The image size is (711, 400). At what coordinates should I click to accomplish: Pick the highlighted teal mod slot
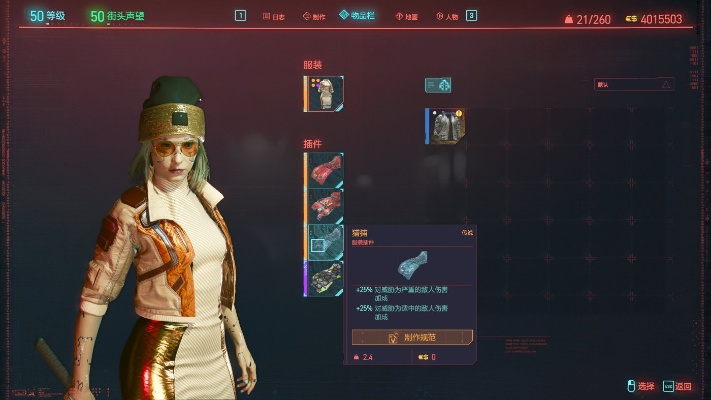coord(325,242)
